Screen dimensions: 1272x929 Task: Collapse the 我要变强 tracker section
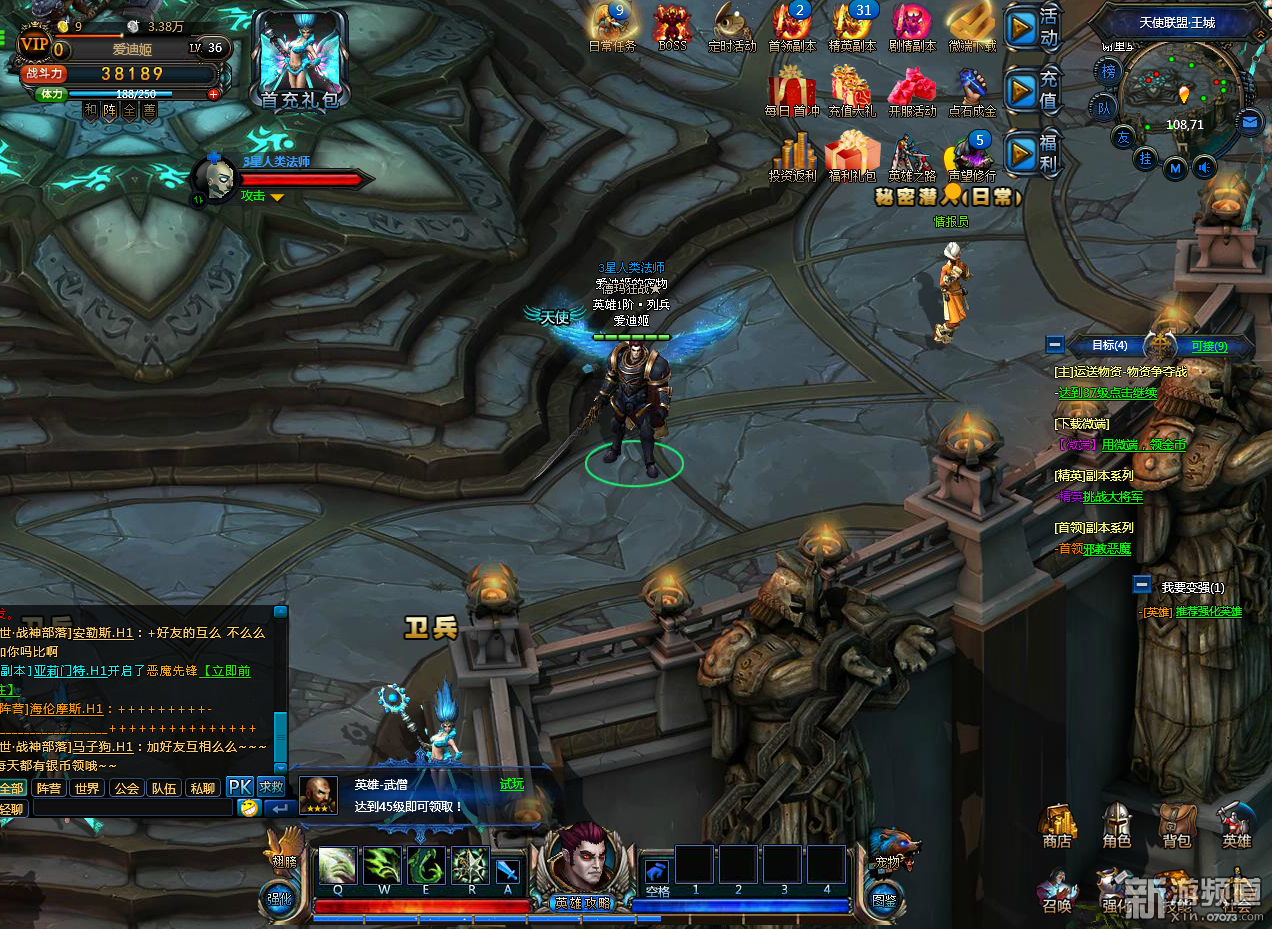[1142, 586]
